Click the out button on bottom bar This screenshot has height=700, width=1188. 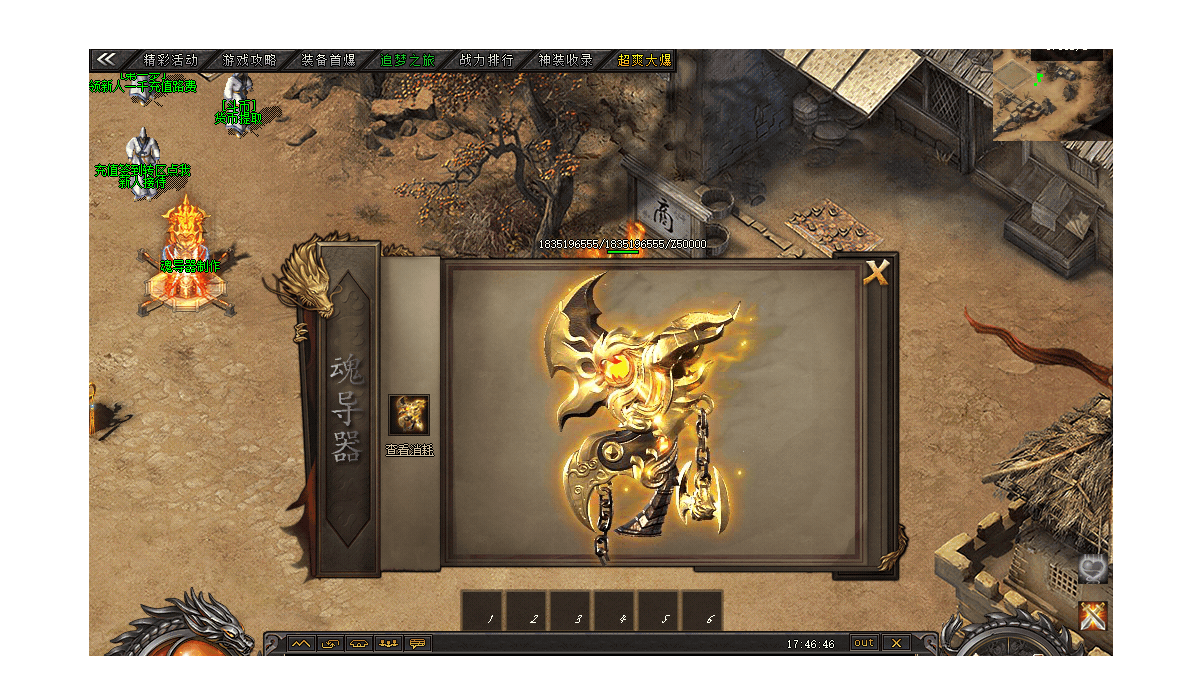pos(864,643)
